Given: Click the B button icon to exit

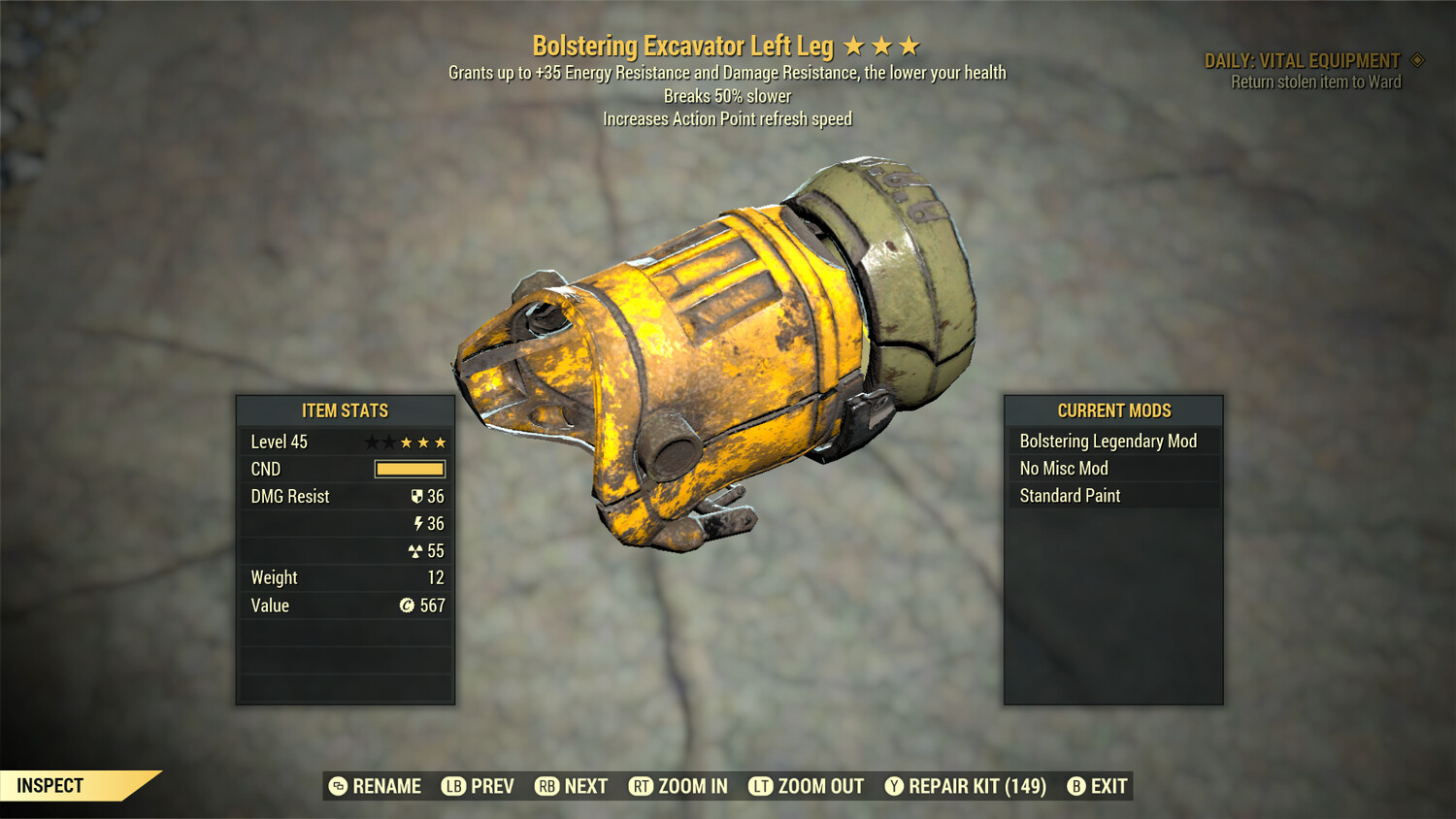Looking at the screenshot, I should tap(1075, 786).
